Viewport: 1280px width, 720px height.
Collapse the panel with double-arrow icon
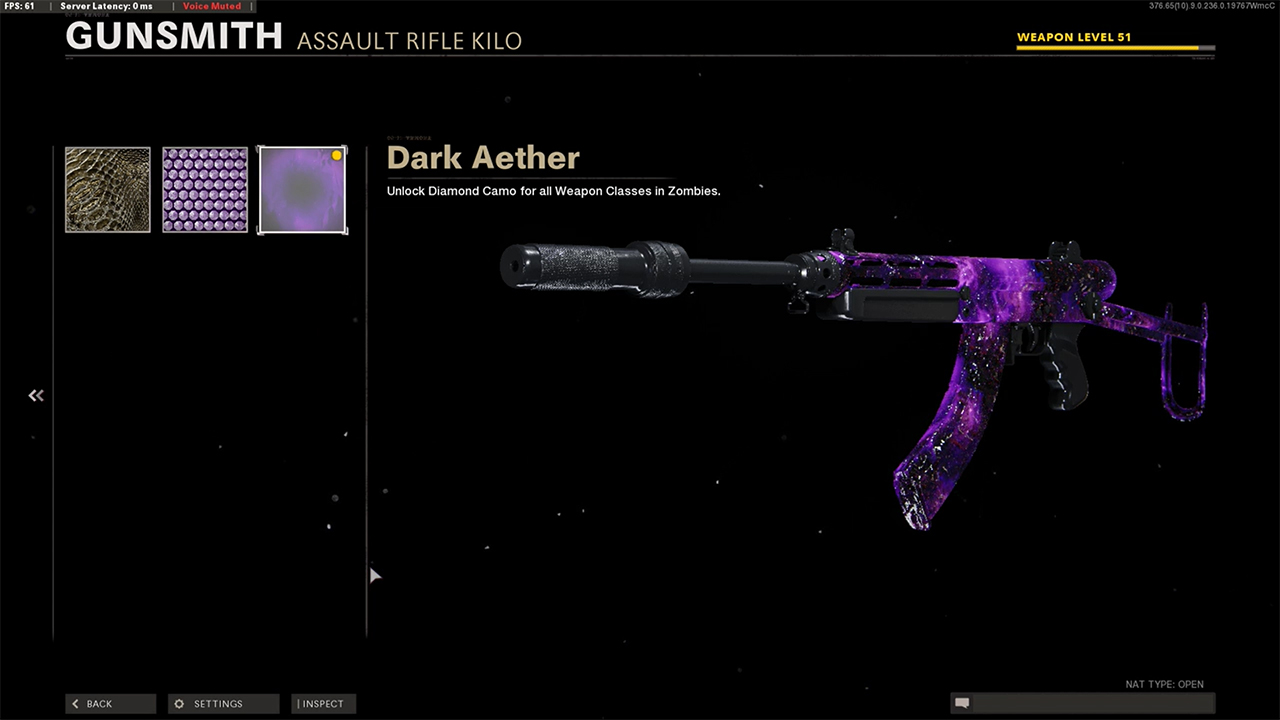point(36,396)
